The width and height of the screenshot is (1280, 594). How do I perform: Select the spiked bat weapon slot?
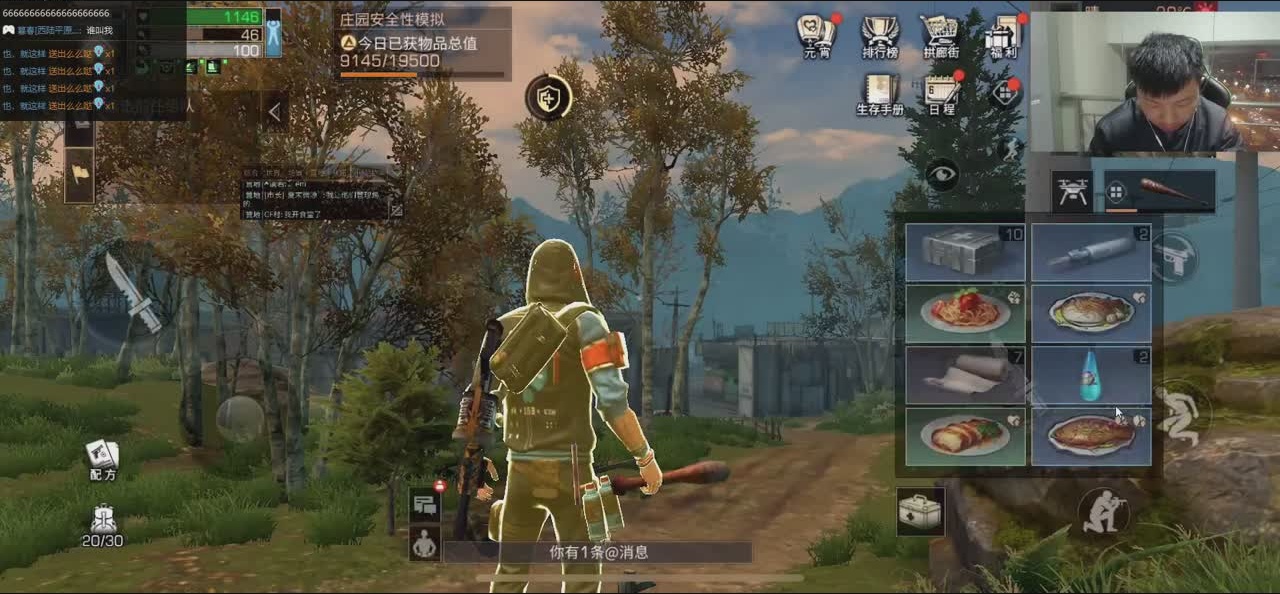tap(1160, 191)
